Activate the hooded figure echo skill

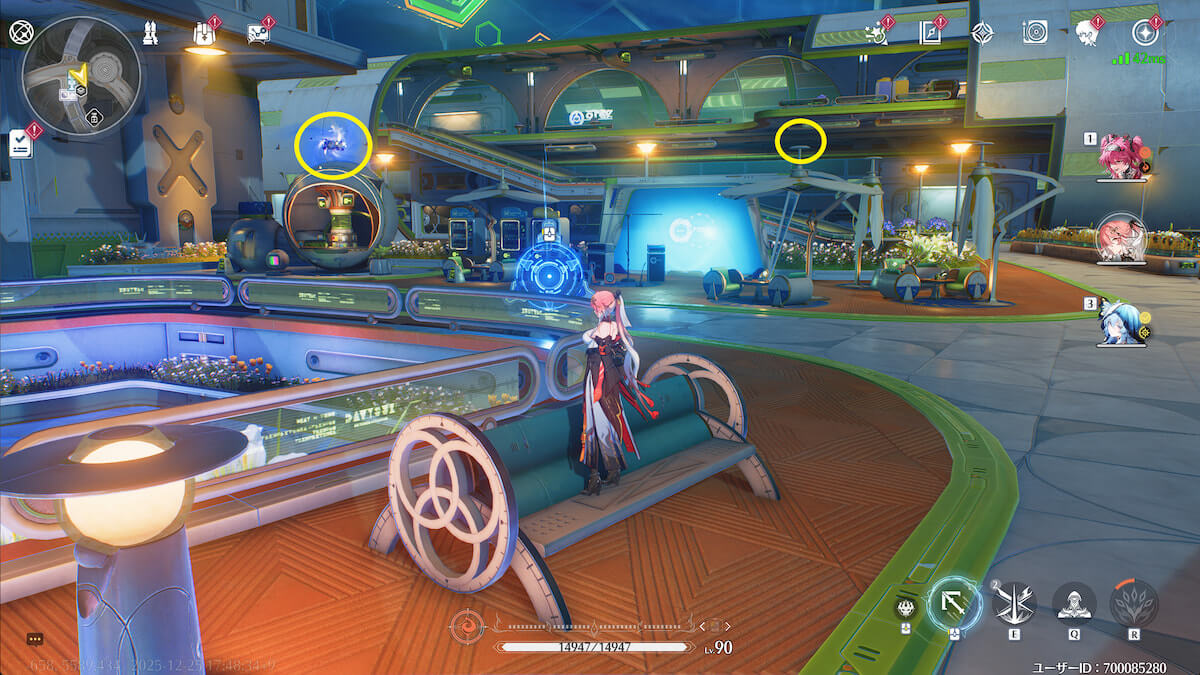point(1074,604)
